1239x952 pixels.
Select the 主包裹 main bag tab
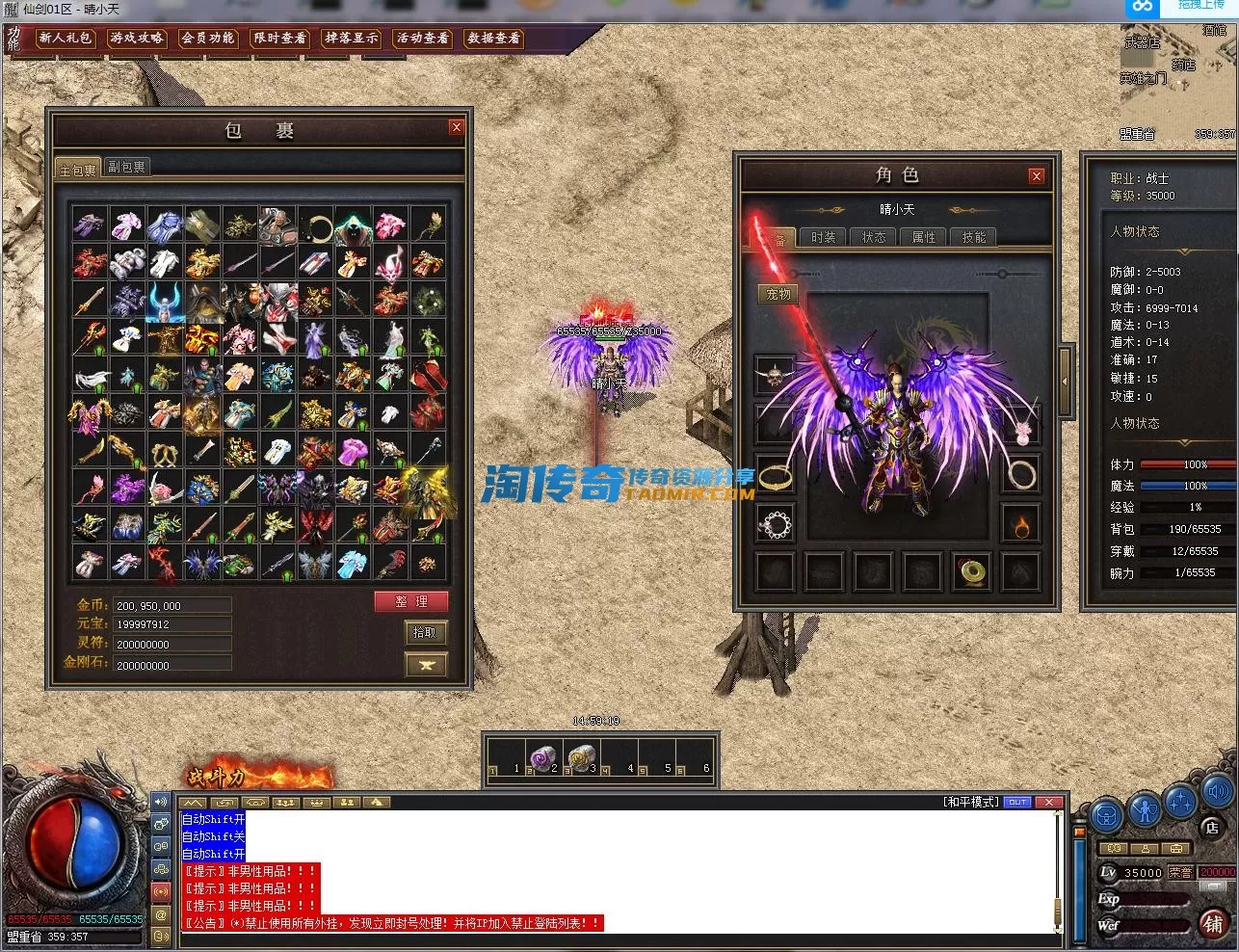pyautogui.click(x=77, y=169)
